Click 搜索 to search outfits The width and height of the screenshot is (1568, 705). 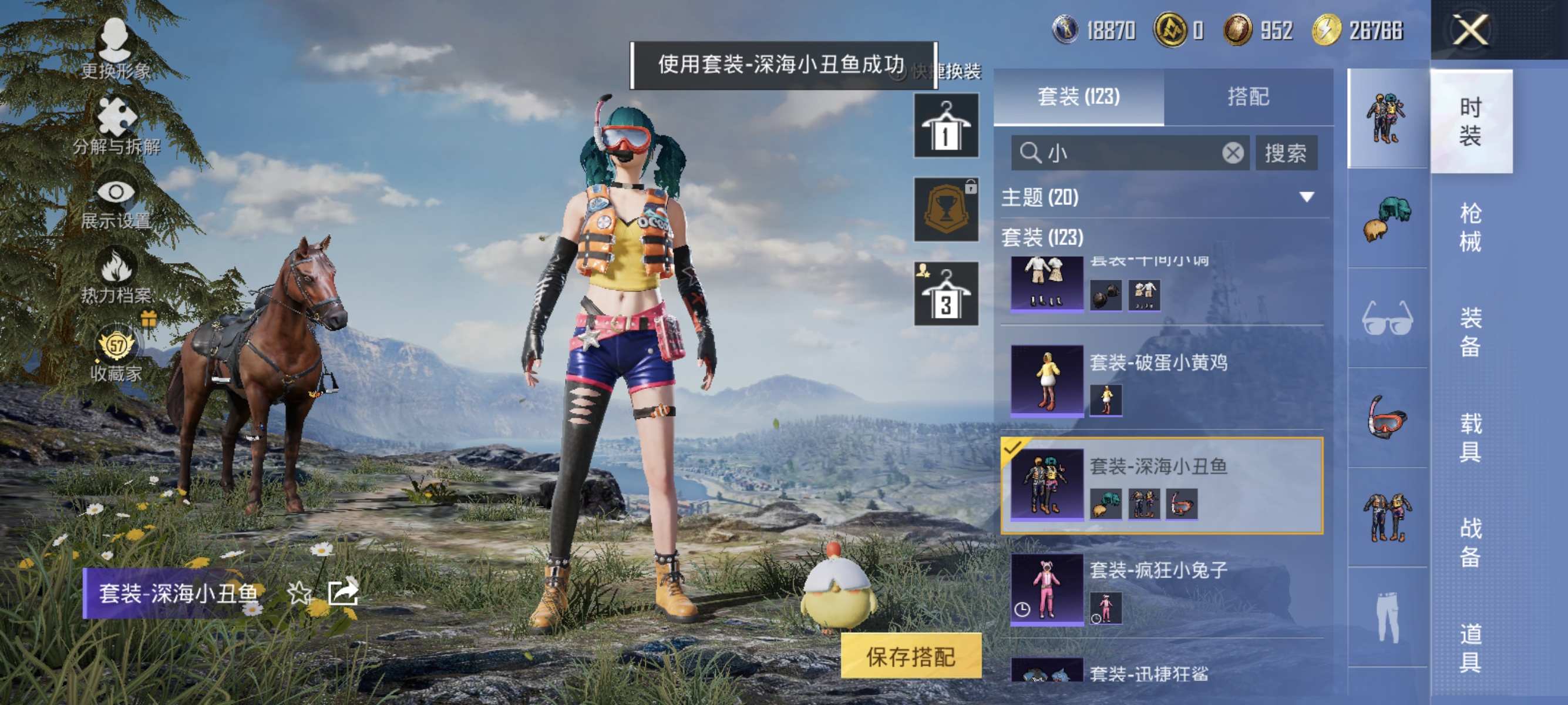tap(1286, 153)
